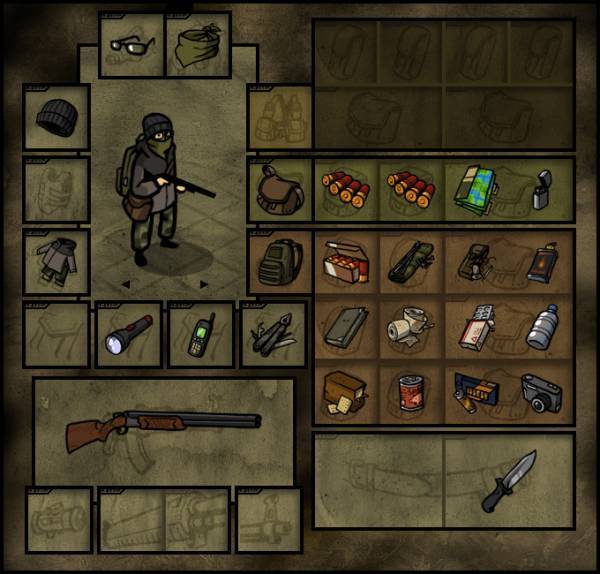Select the black beanie hat slot
Screen dimensions: 600x574
click(58, 117)
